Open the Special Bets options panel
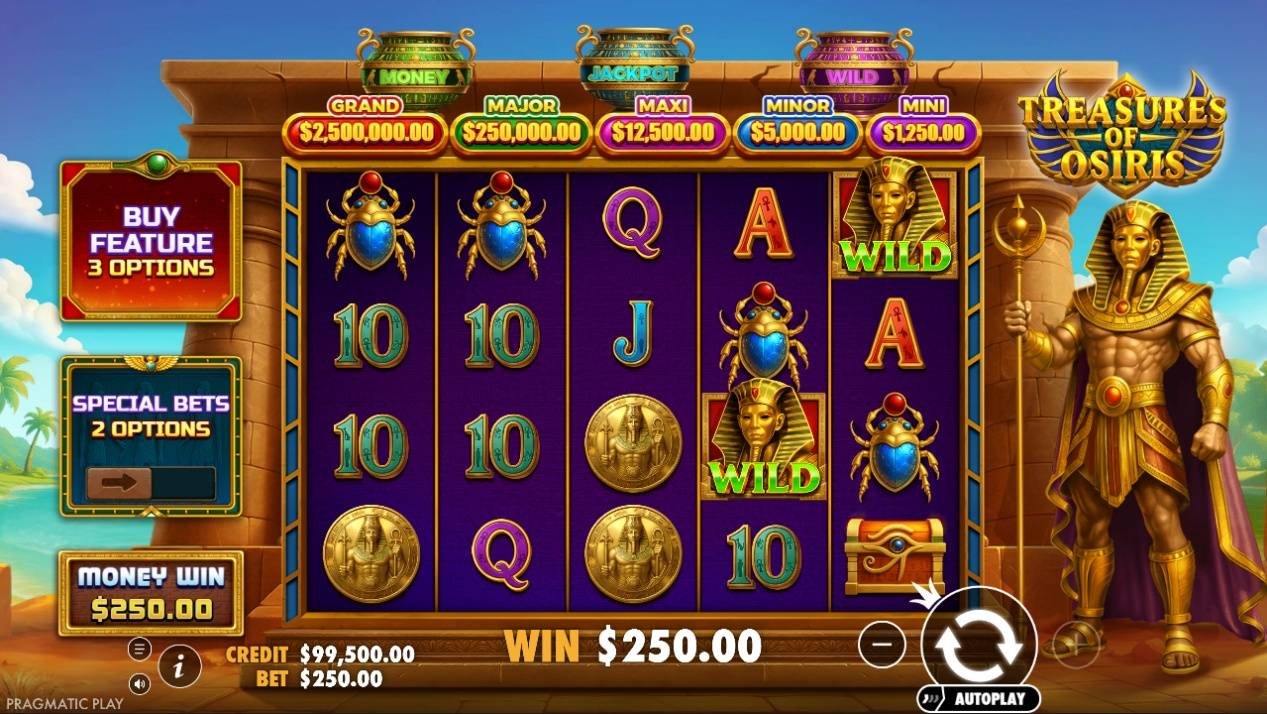 coord(150,416)
